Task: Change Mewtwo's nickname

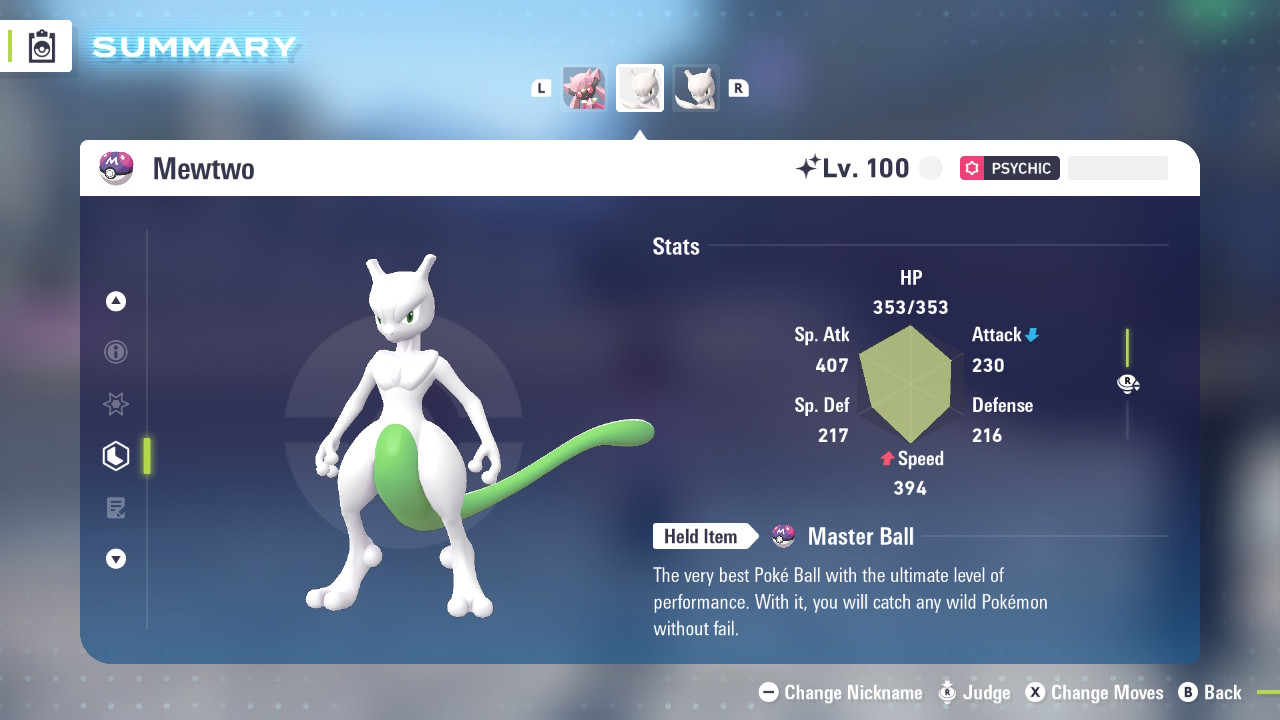Action: 841,692
